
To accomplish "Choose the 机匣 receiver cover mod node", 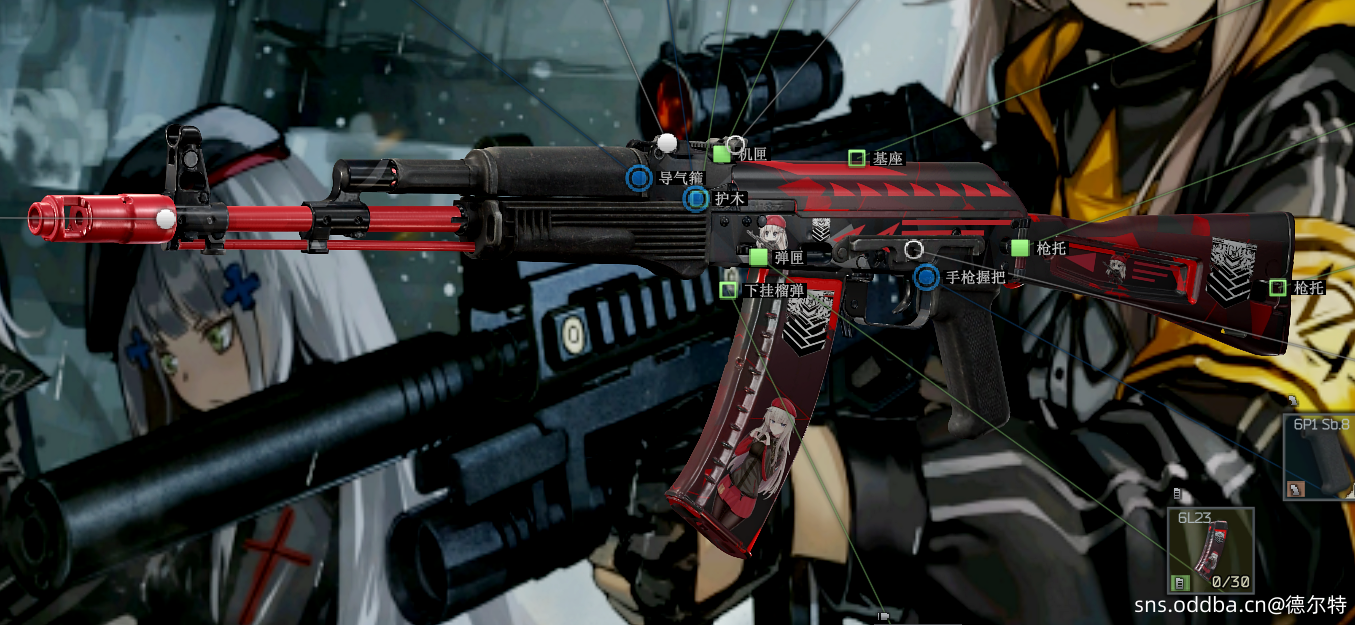I will (x=721, y=154).
